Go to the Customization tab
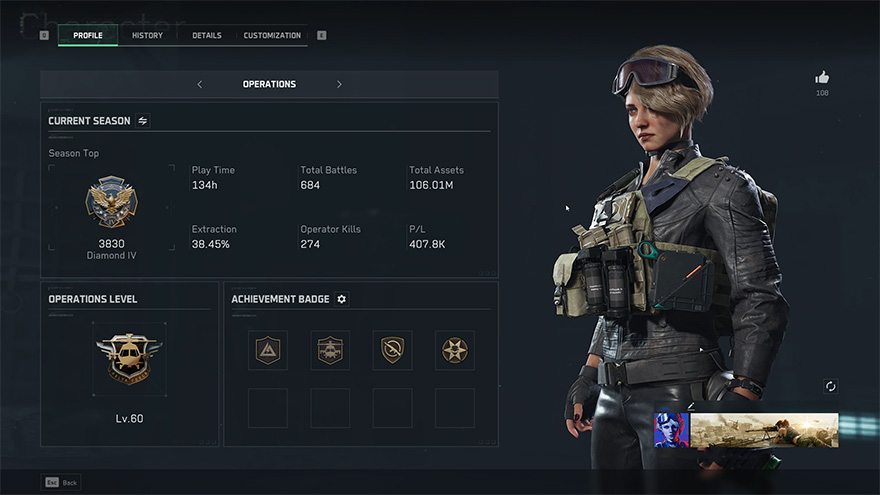 [272, 36]
